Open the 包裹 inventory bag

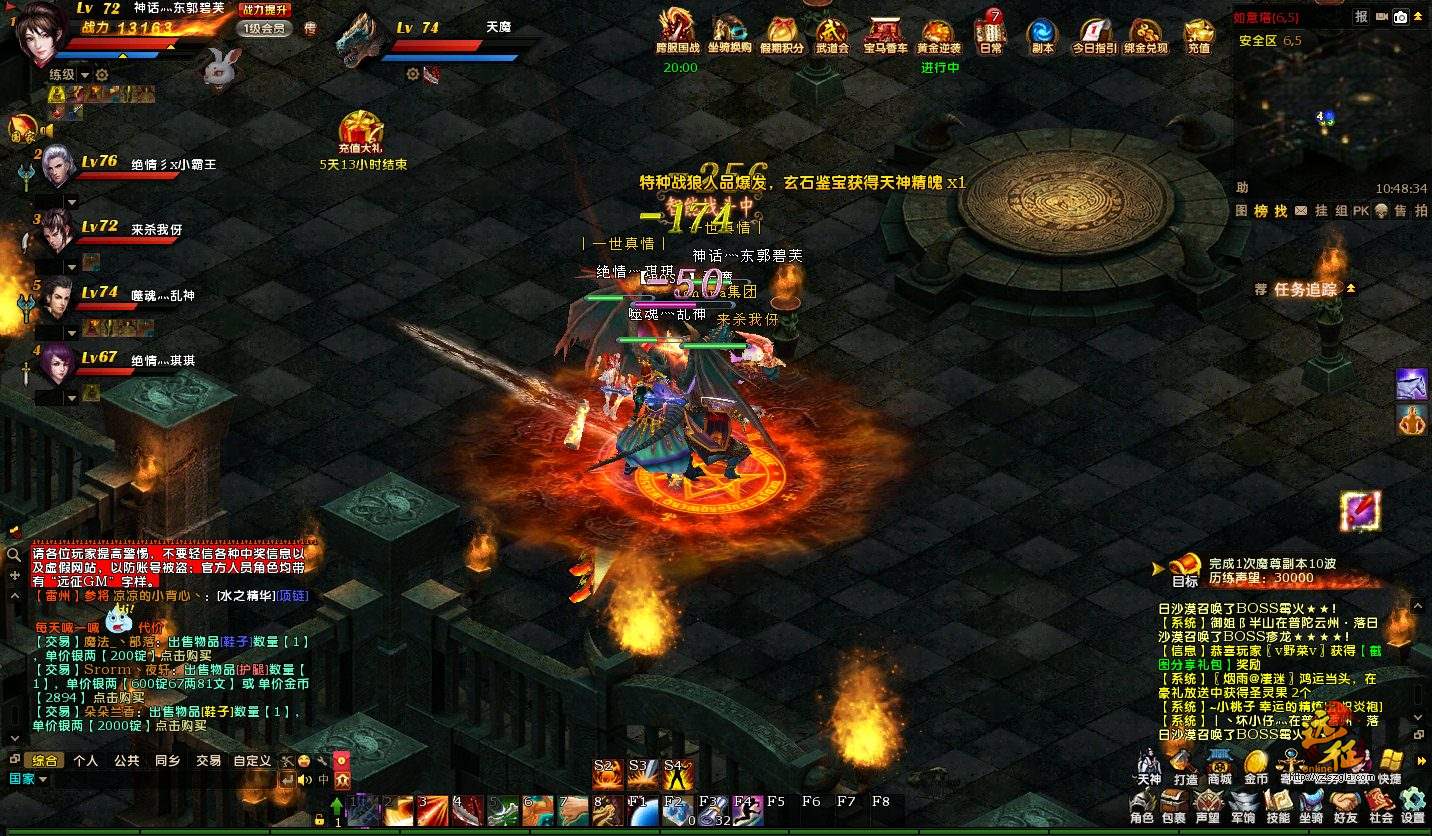click(1174, 803)
